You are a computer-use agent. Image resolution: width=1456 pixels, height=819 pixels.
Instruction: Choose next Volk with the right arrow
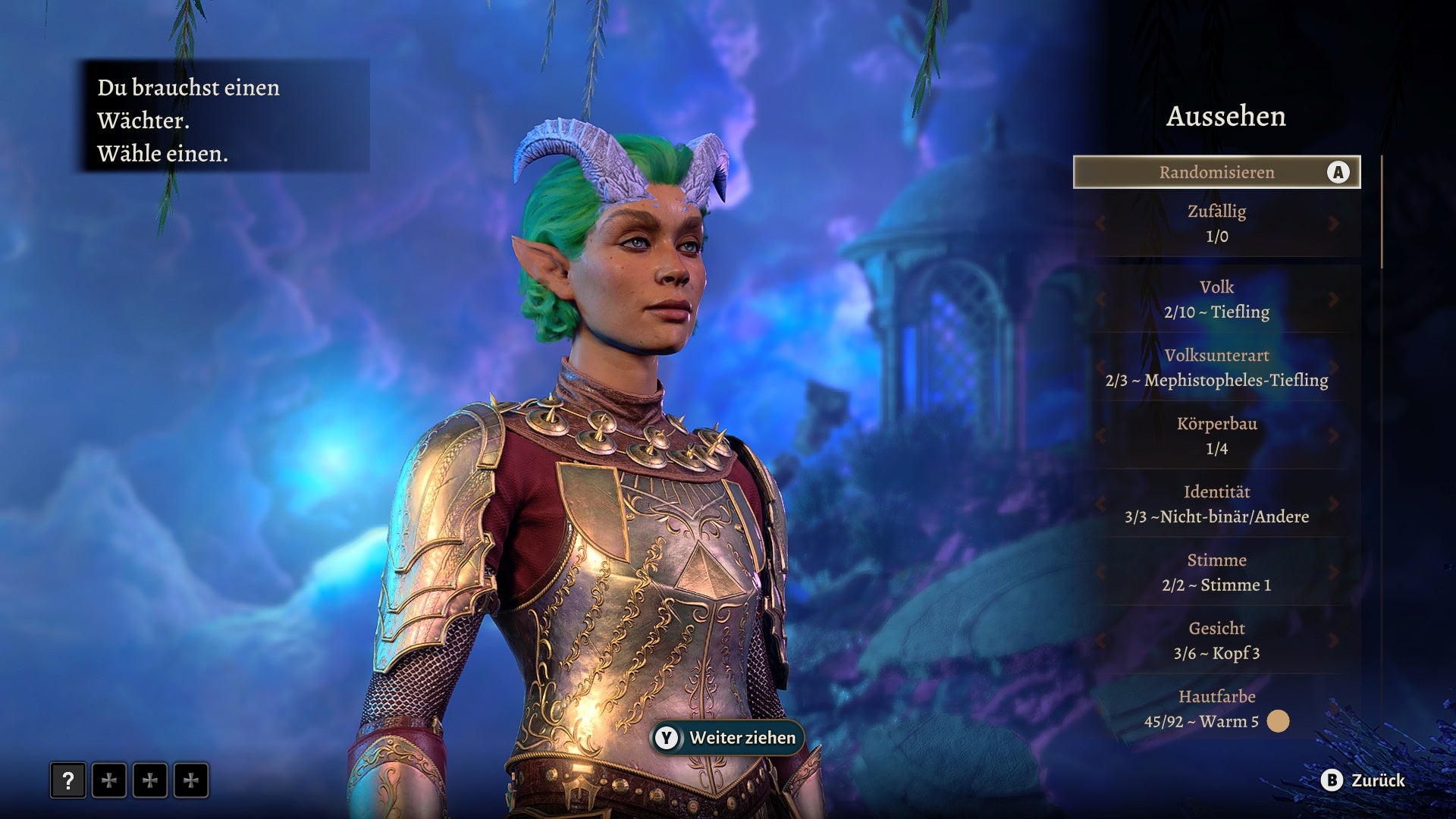coord(1333,300)
